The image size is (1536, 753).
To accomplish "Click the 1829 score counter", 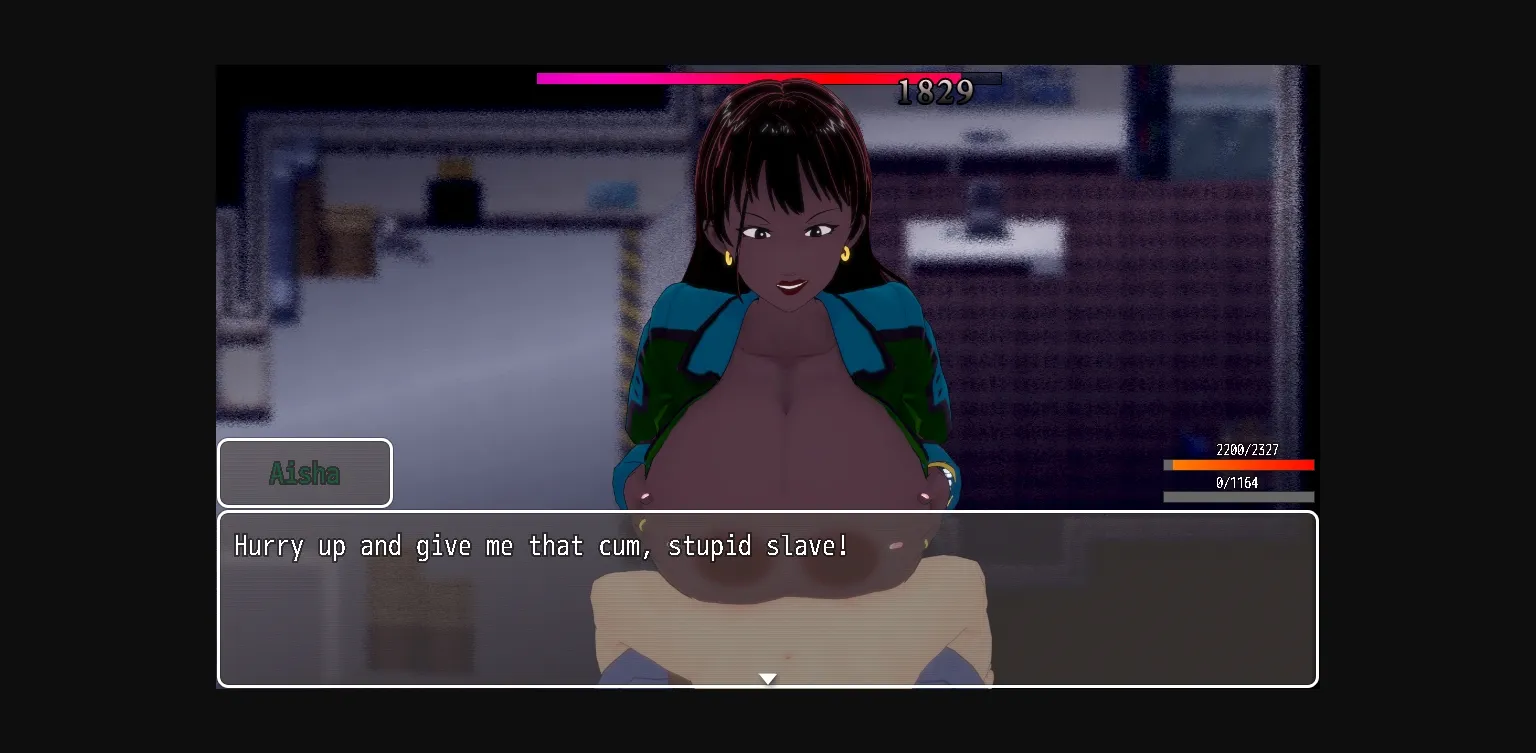I will click(x=934, y=92).
